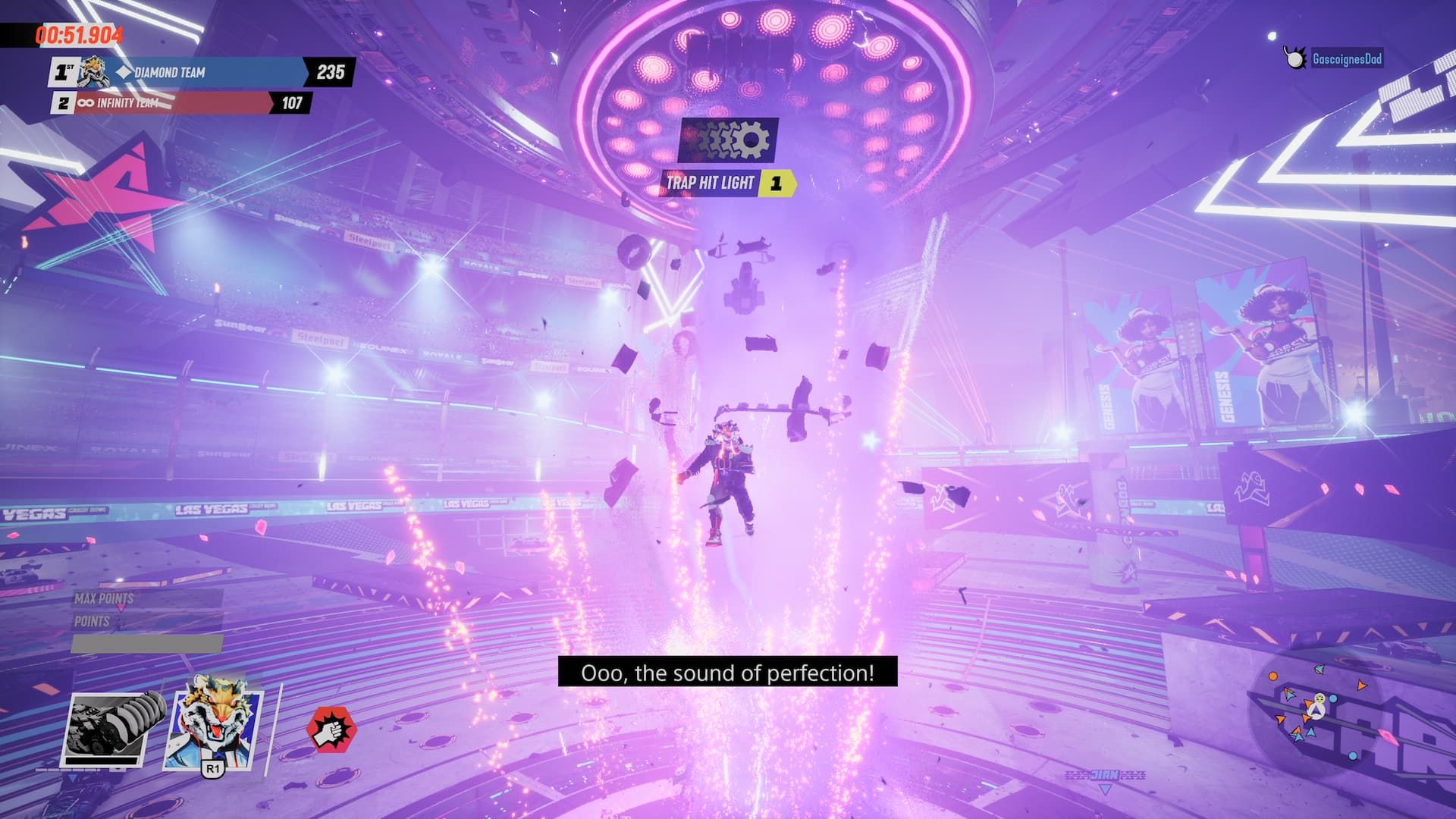Select the pink diamond pickup marker on minimap
Viewport: 1456px width, 819px height.
pos(1388,738)
